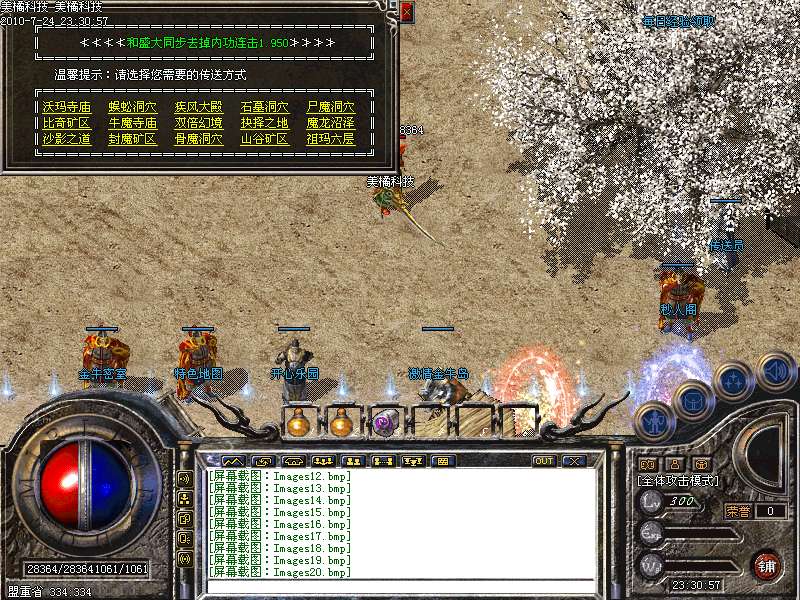The image size is (800, 600).
Task: Open the character equipment panel round button
Action: click(x=655, y=419)
